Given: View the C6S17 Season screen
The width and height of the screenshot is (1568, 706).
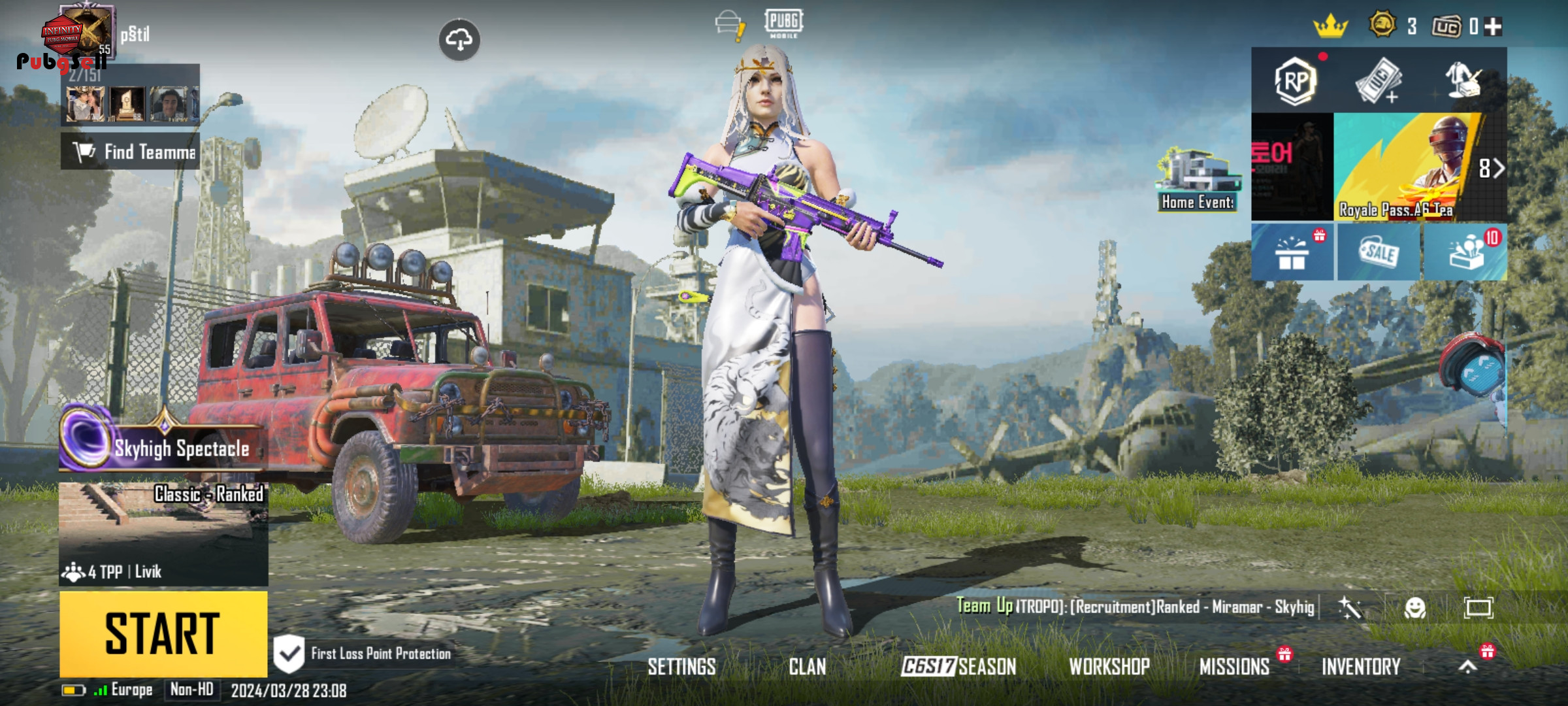Looking at the screenshot, I should tap(958, 667).
